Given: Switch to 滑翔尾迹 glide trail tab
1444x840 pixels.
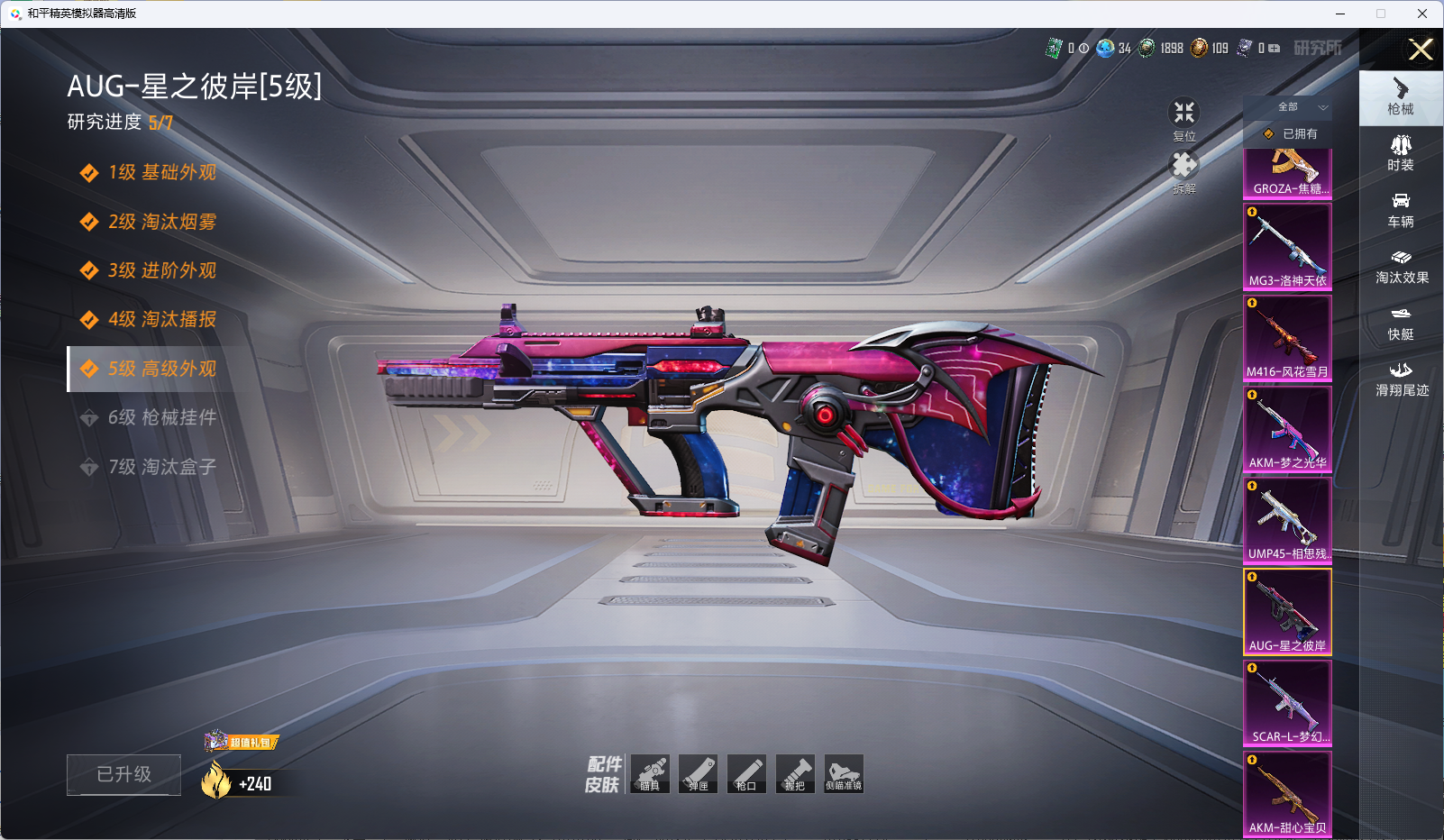Looking at the screenshot, I should point(1401,379).
